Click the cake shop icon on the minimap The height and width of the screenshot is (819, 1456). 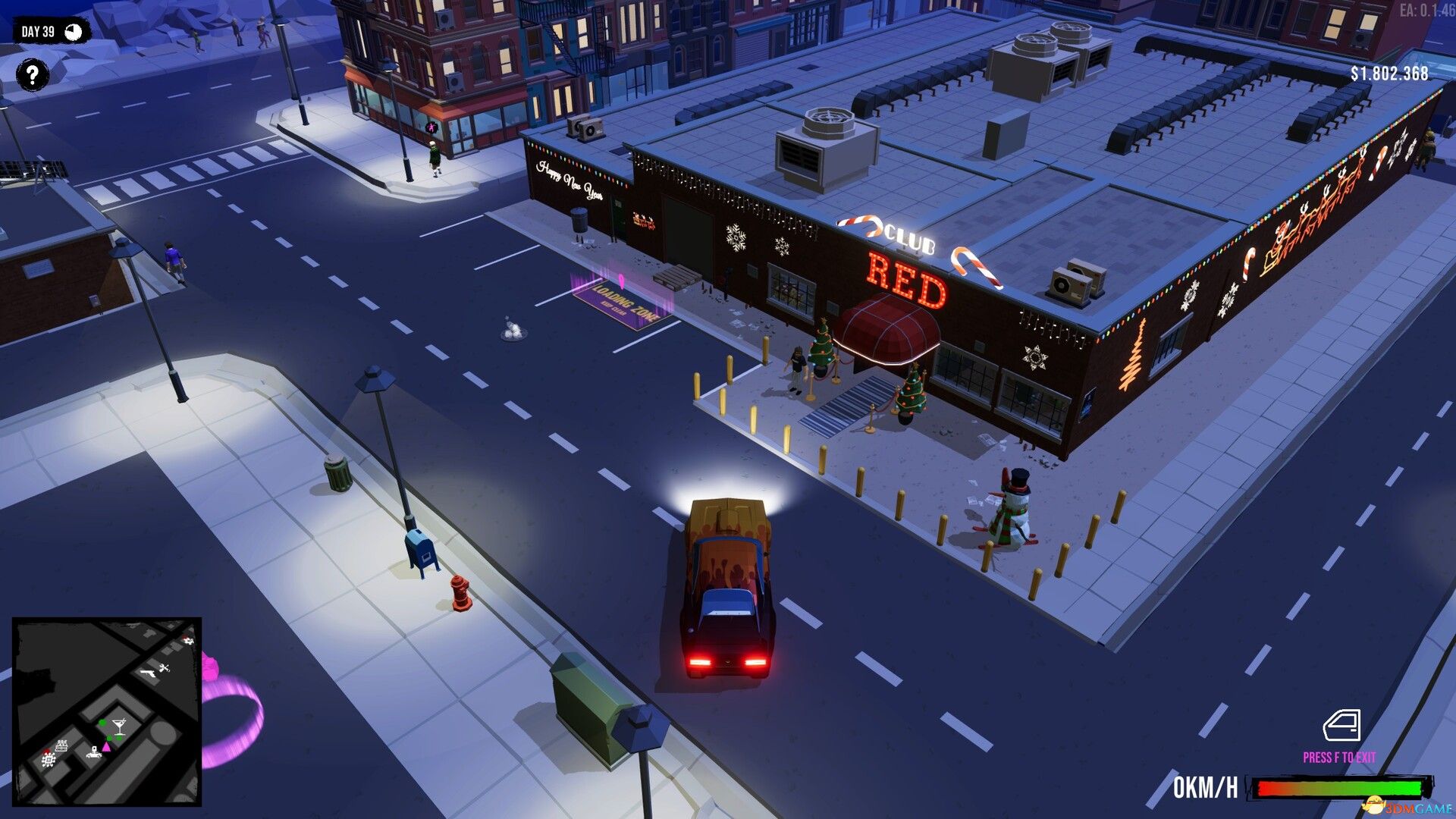[61, 745]
